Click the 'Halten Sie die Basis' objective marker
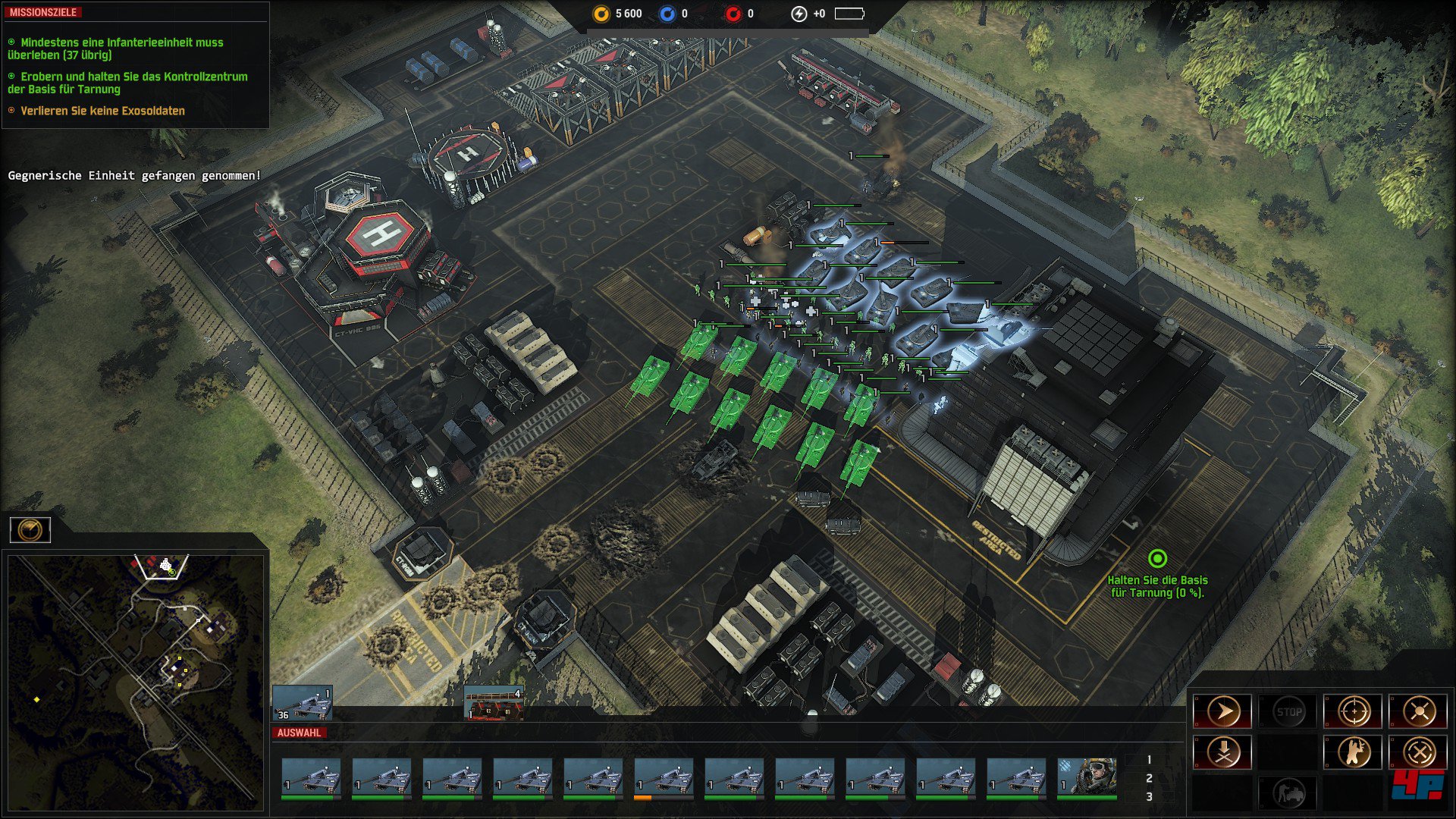This screenshot has width=1456, height=819. point(1157,560)
